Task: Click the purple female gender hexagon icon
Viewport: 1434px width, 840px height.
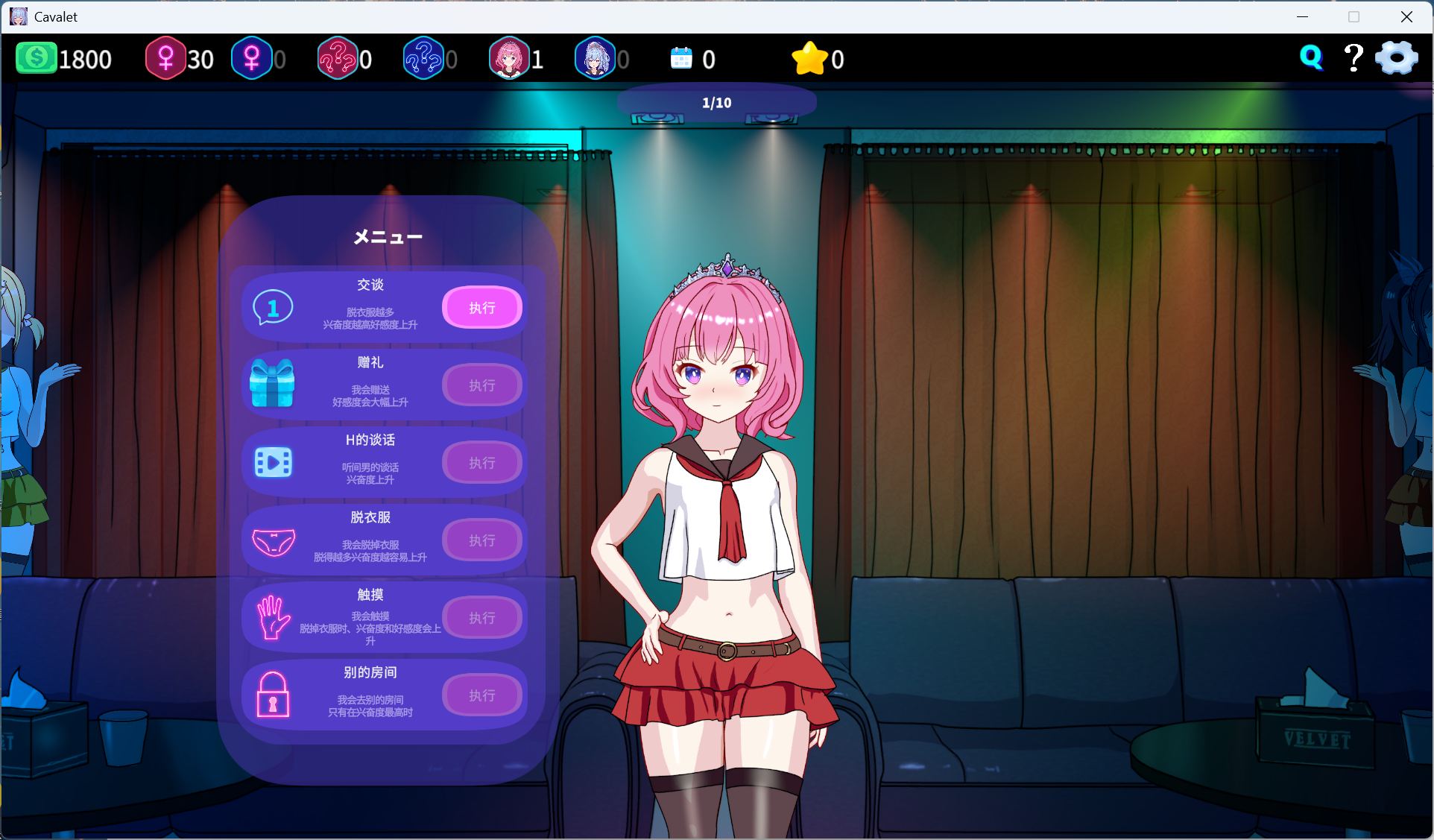Action: coord(253,57)
